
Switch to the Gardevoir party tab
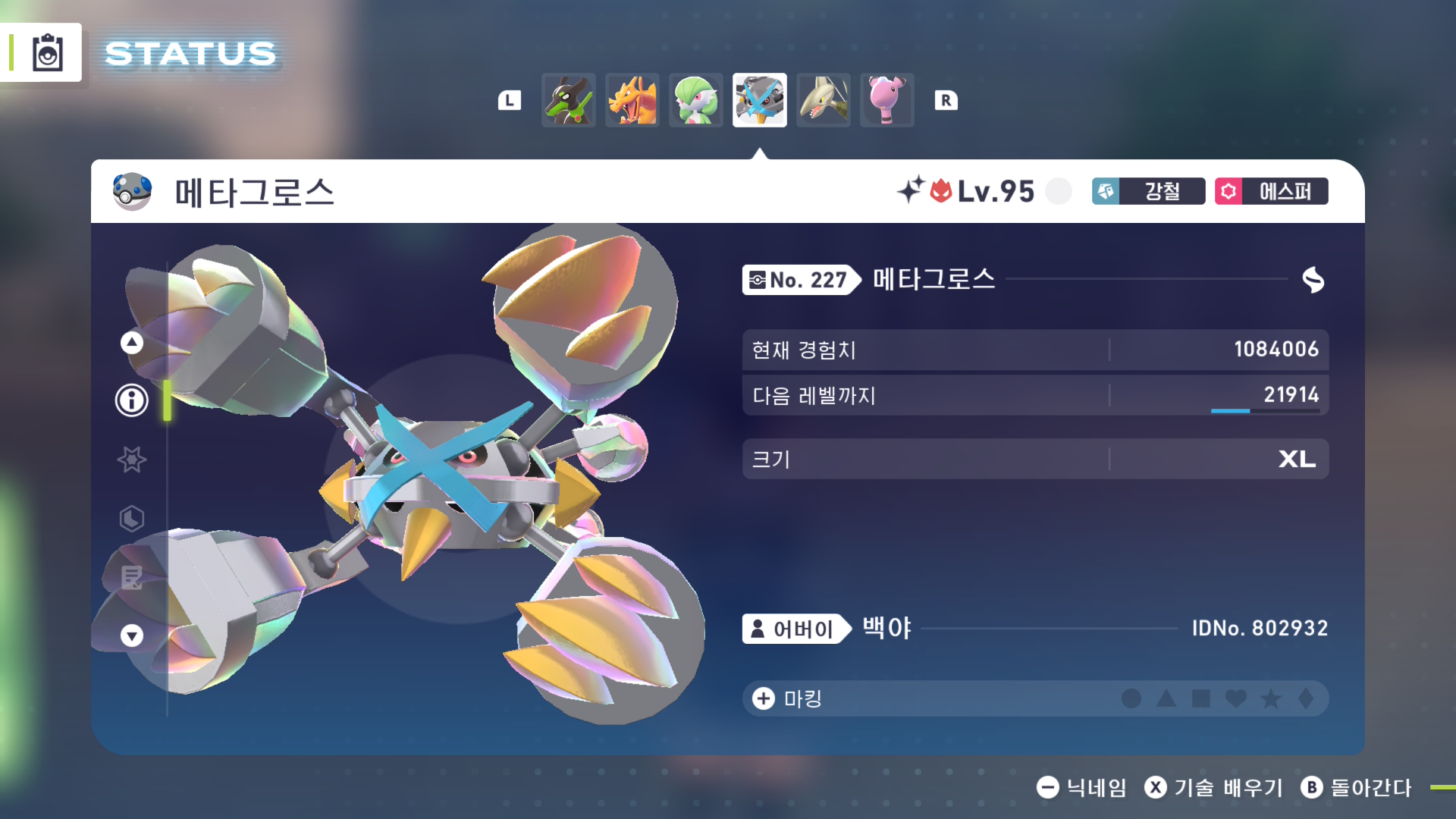coord(695,99)
